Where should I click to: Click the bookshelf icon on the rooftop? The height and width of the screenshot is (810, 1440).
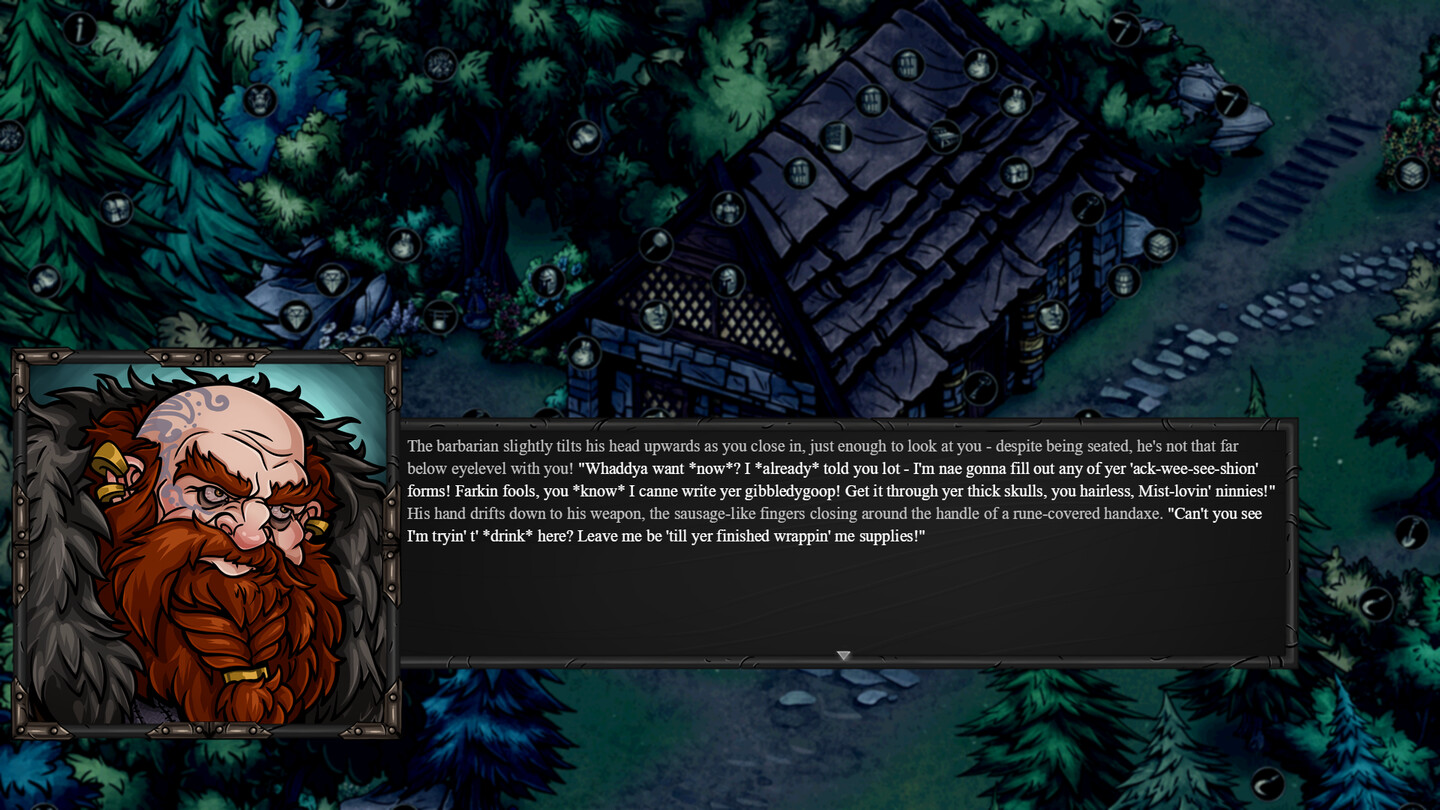click(x=835, y=137)
